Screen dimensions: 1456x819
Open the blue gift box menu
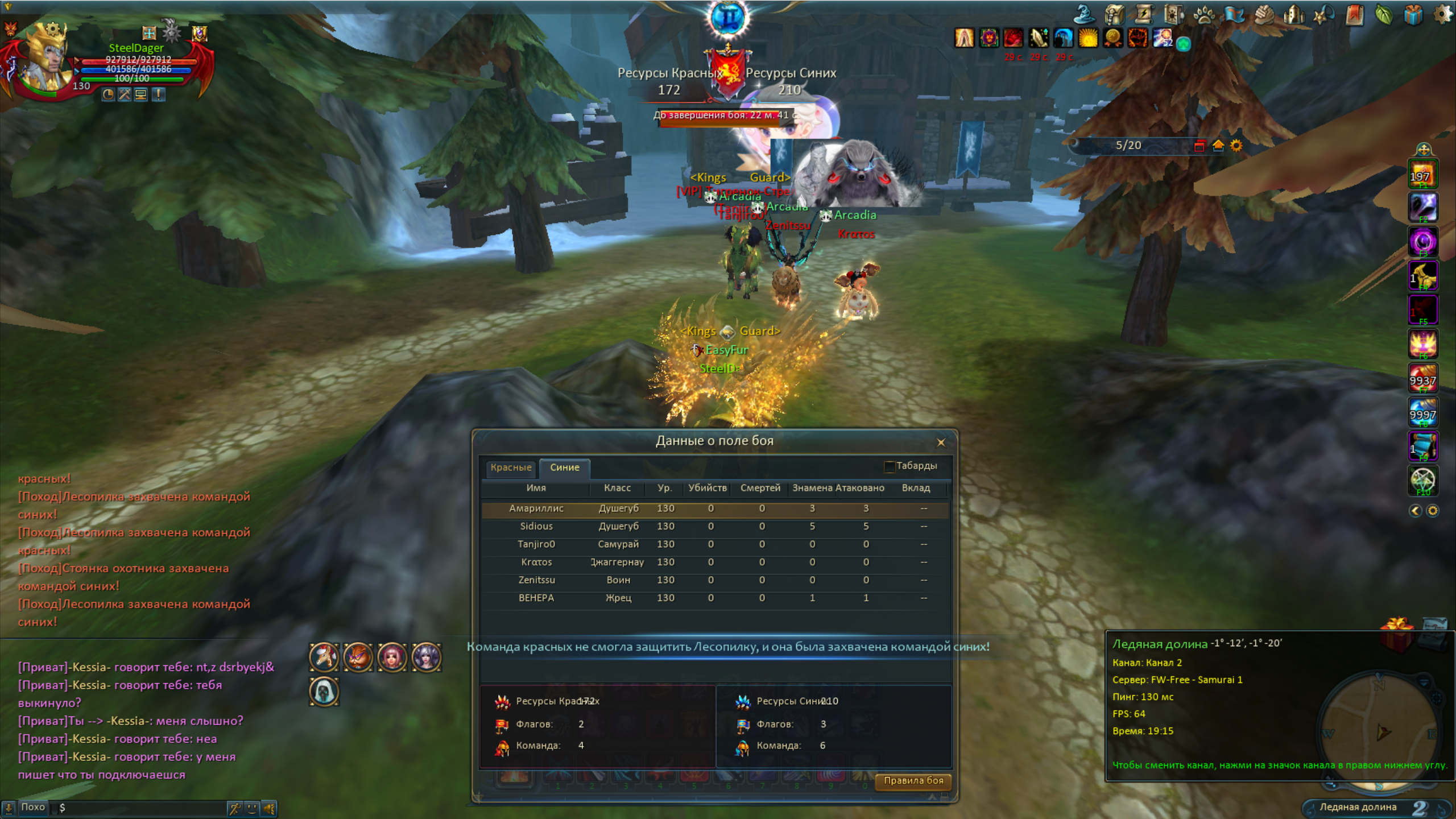point(1413,14)
